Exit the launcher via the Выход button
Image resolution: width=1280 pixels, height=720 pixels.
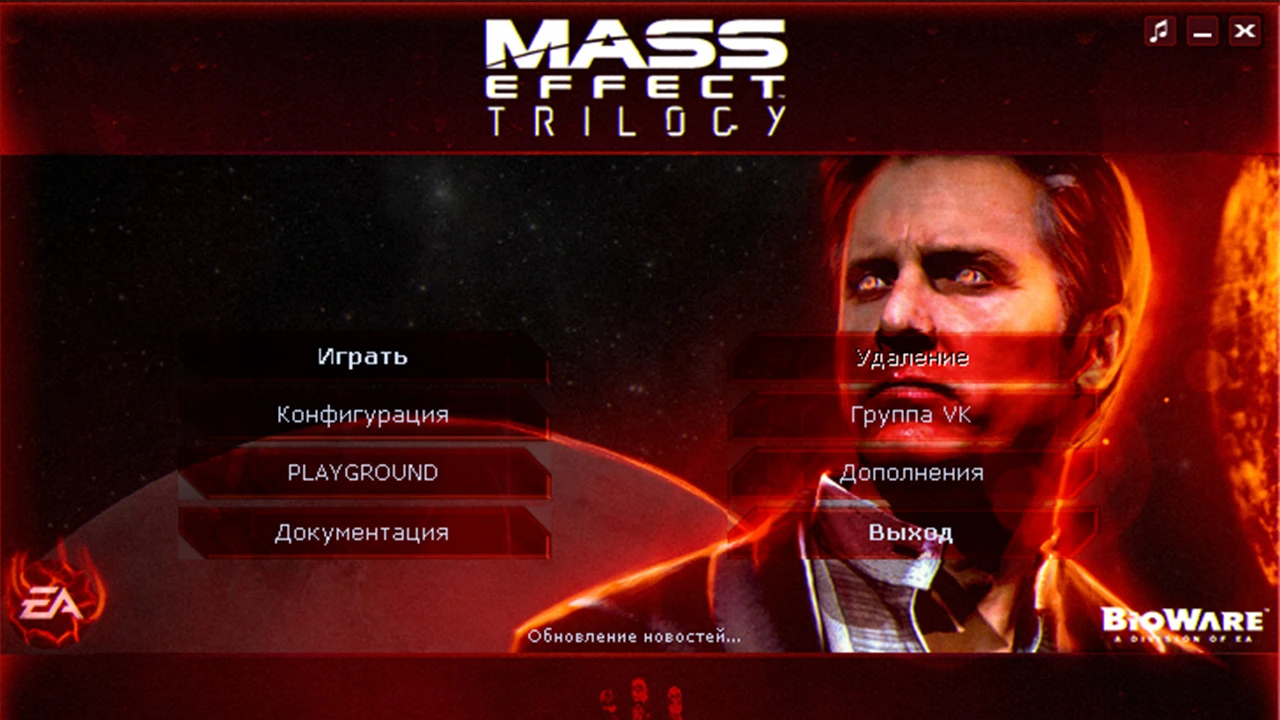[x=913, y=532]
